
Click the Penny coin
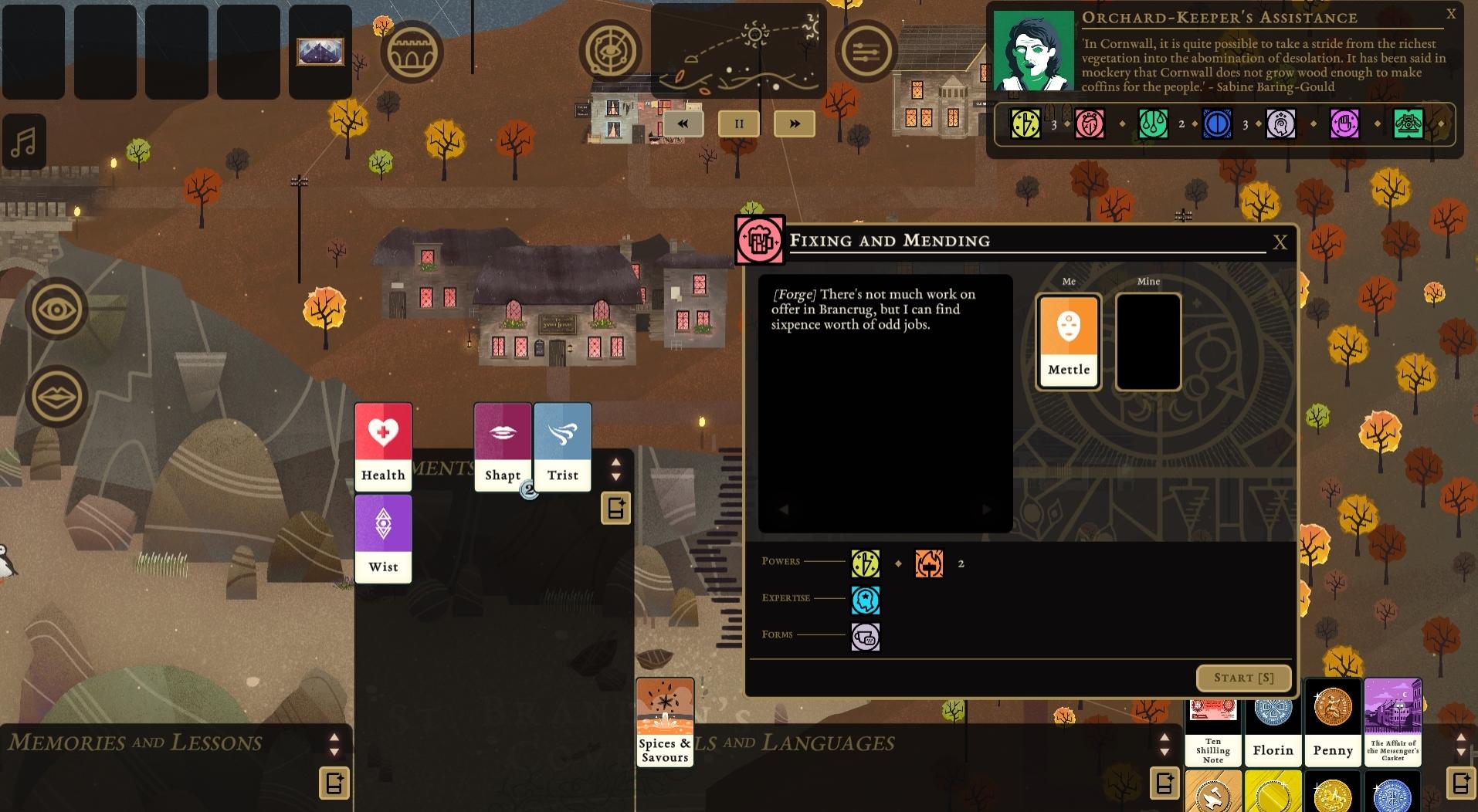point(1333,722)
